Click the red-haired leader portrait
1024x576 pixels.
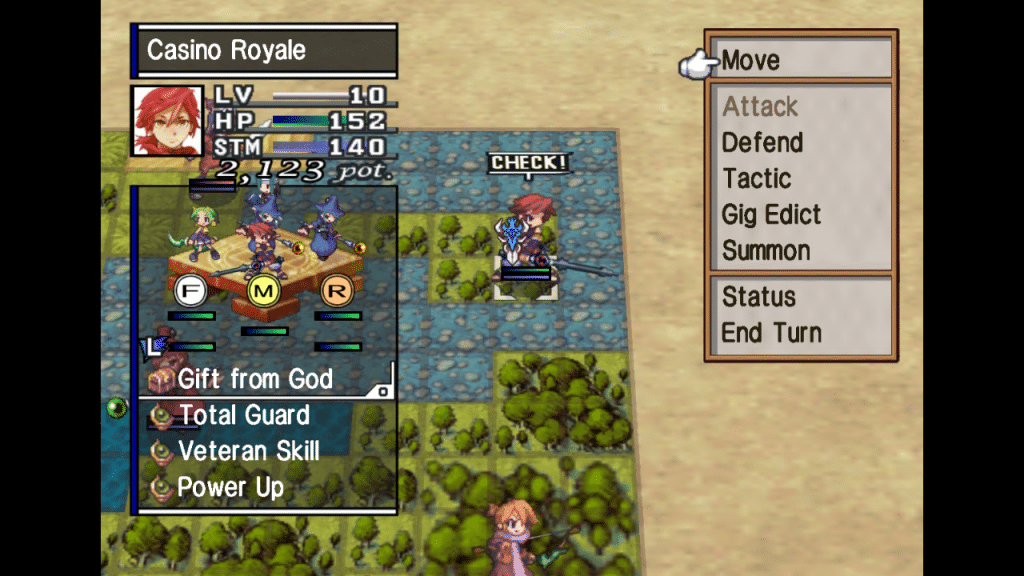tap(167, 120)
